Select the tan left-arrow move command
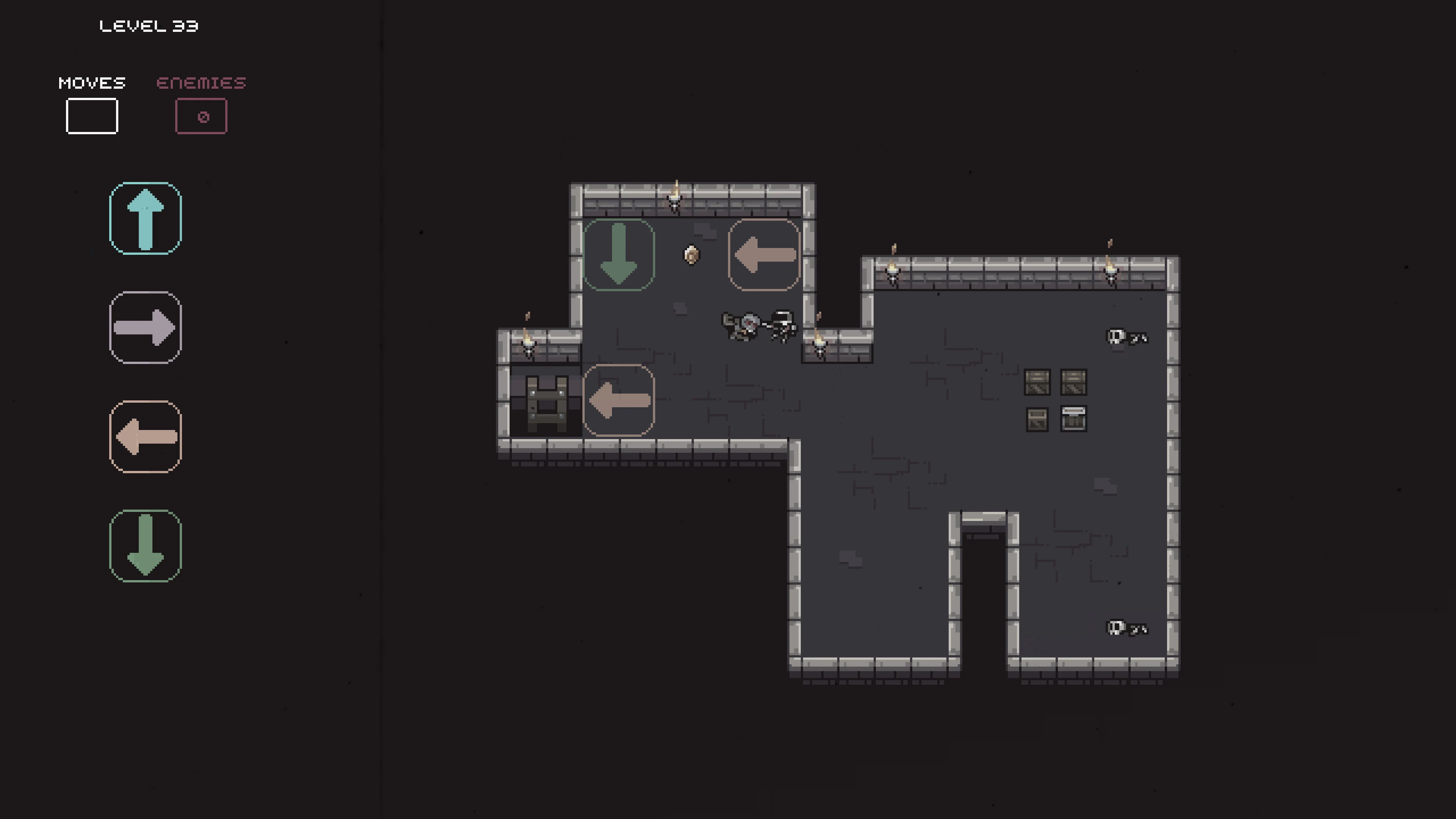Screen dimensions: 1456x819 145,436
